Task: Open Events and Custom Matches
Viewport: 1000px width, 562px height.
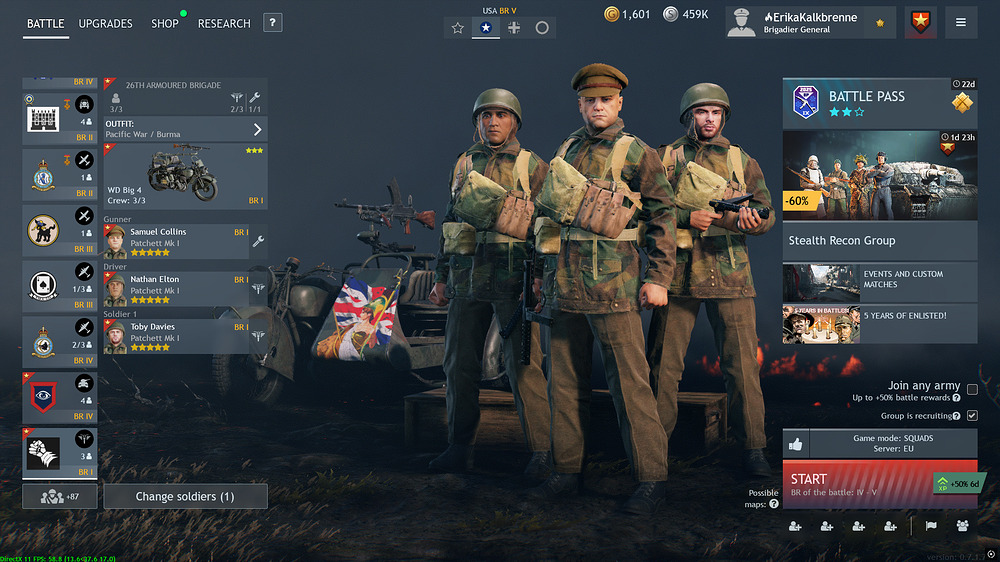Action: 879,280
